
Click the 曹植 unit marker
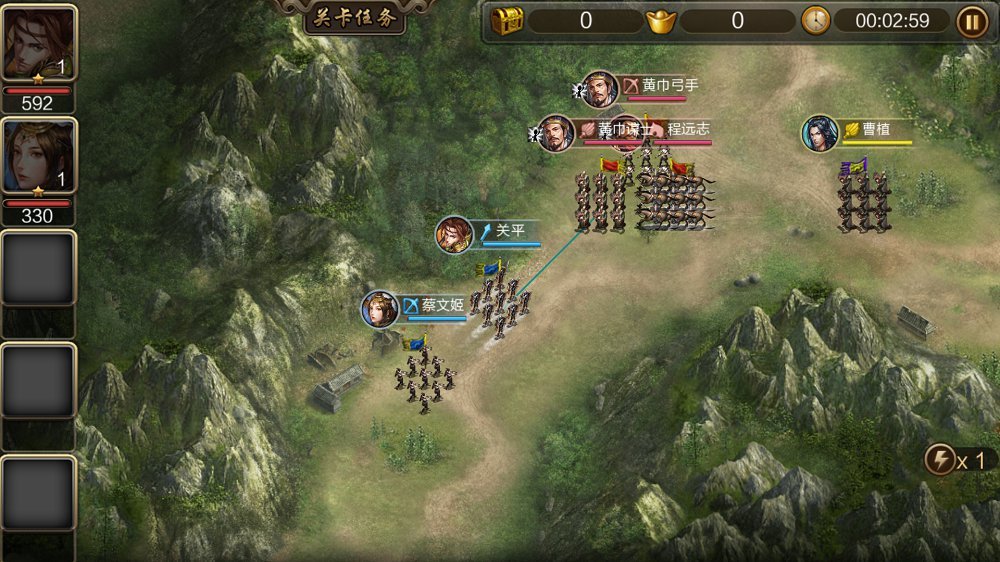point(820,133)
